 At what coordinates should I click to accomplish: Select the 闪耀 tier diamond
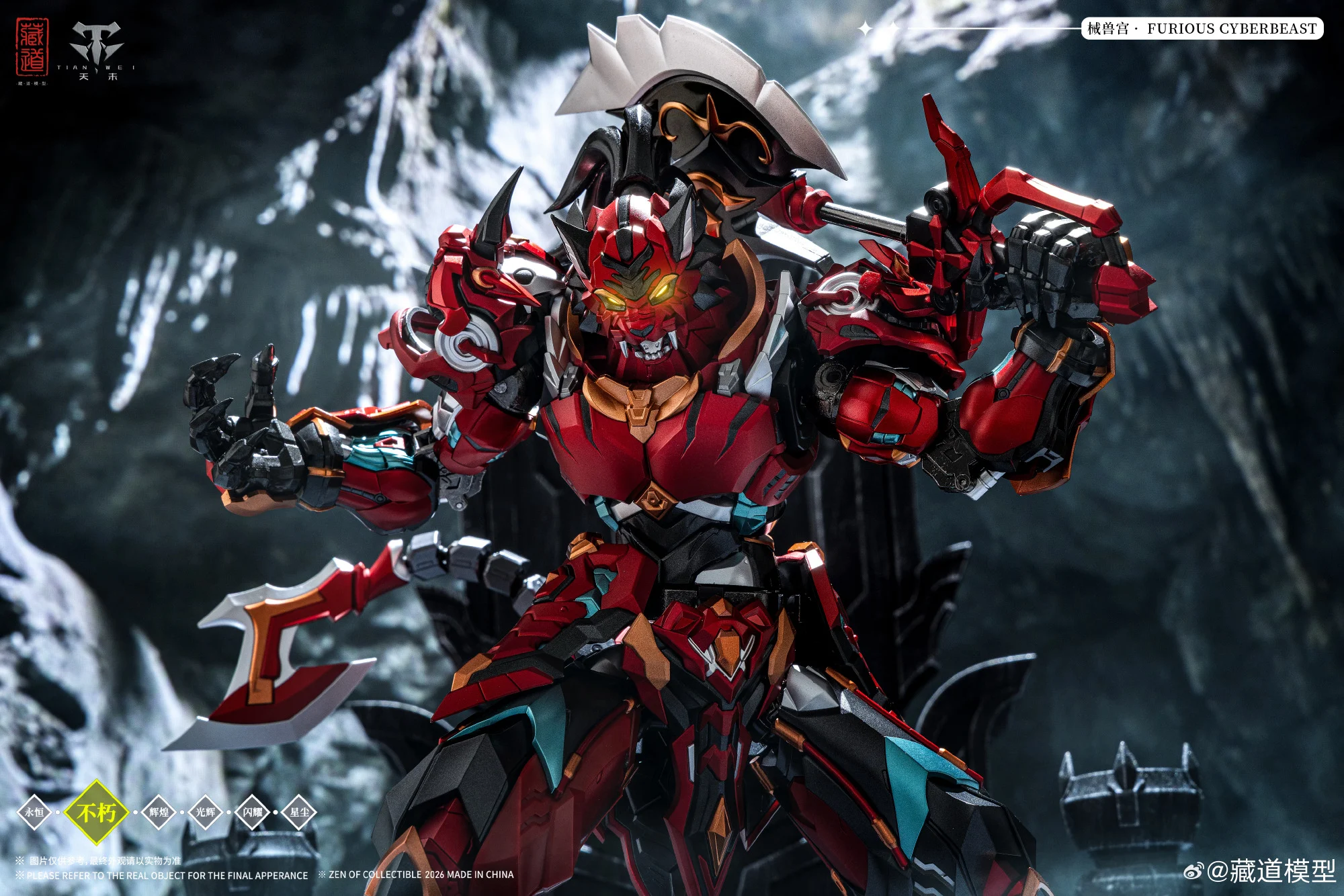[253, 812]
